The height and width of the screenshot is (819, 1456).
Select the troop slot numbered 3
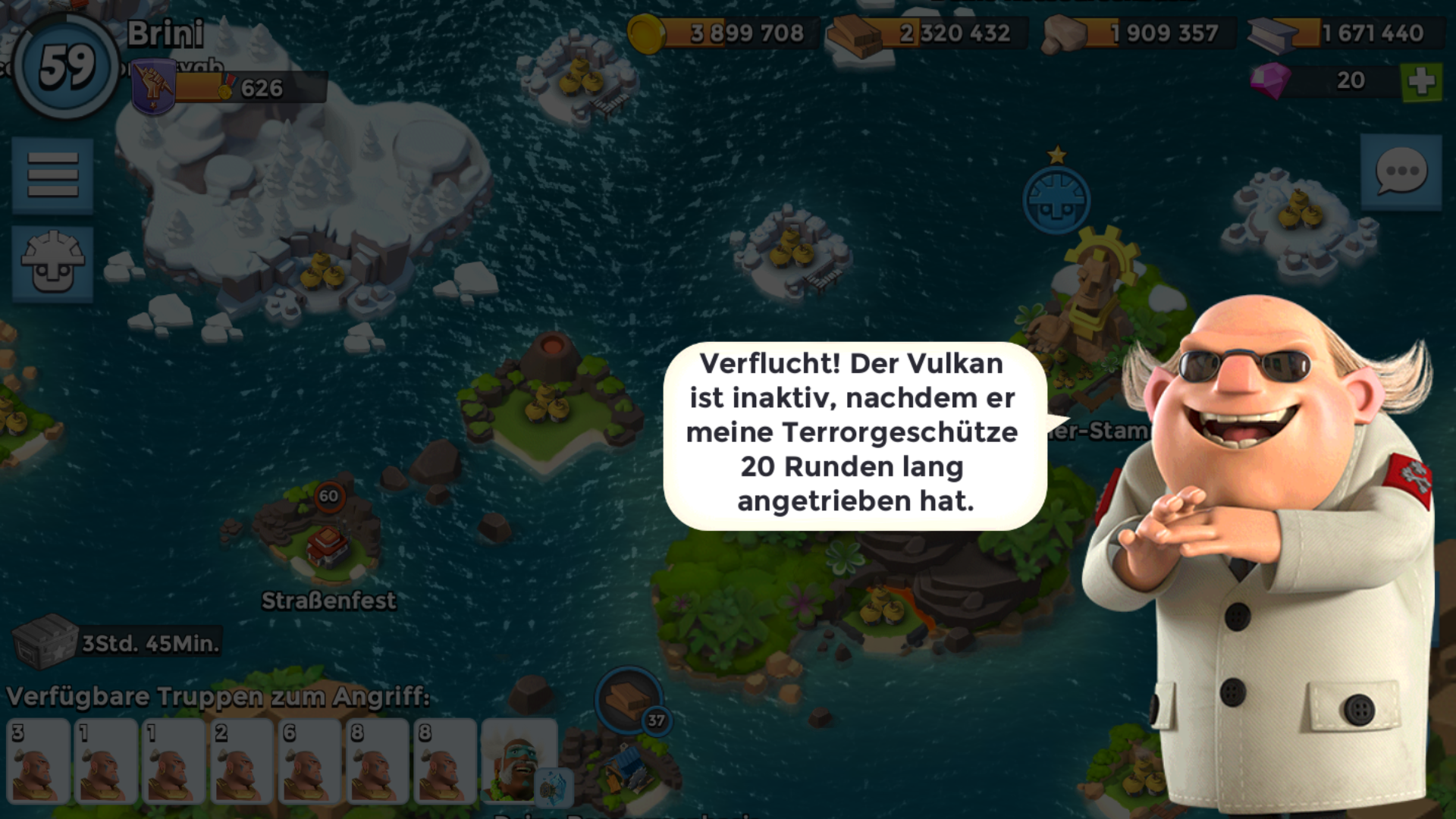[x=38, y=762]
